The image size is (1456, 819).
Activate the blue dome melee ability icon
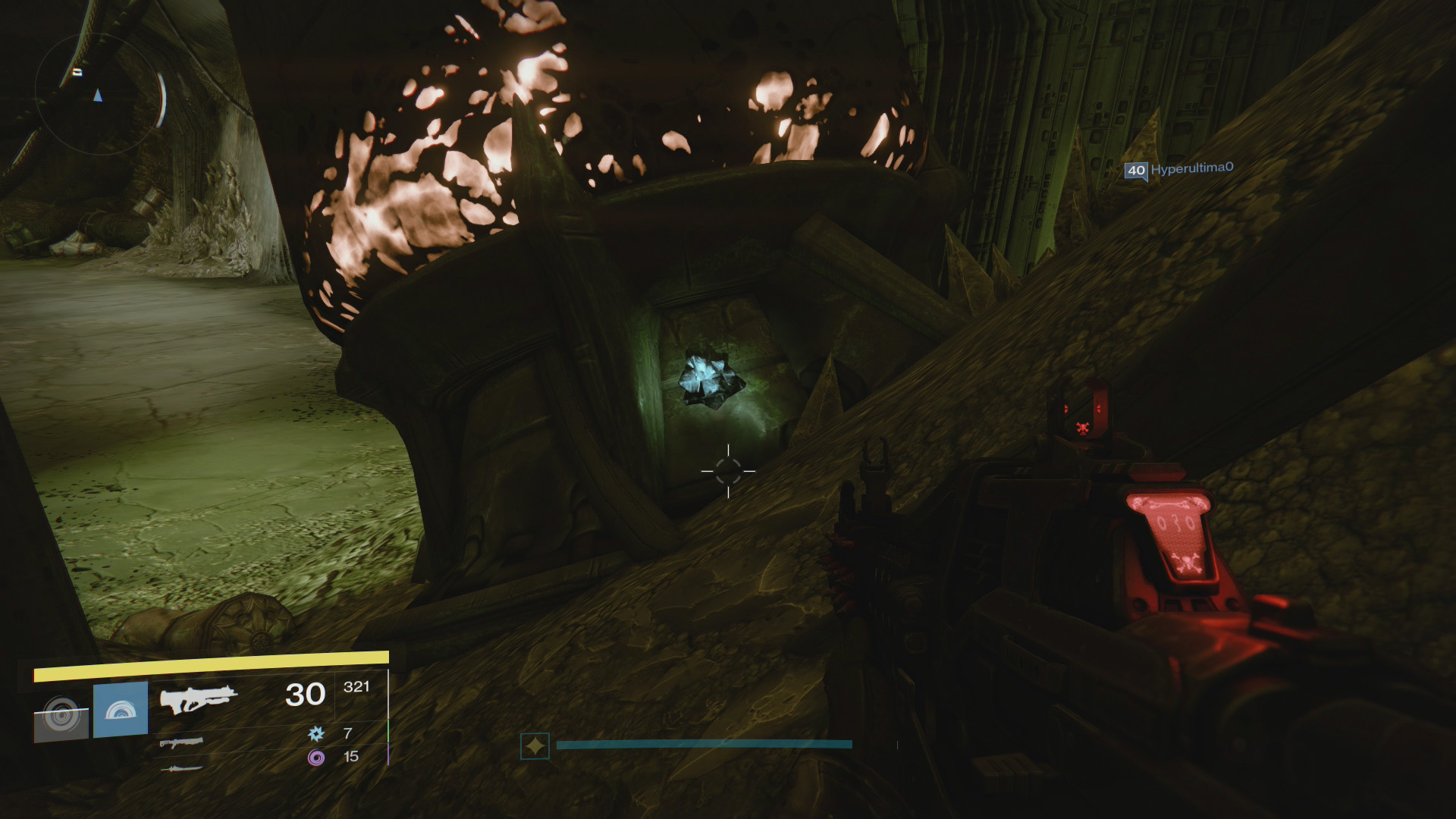coord(121,710)
